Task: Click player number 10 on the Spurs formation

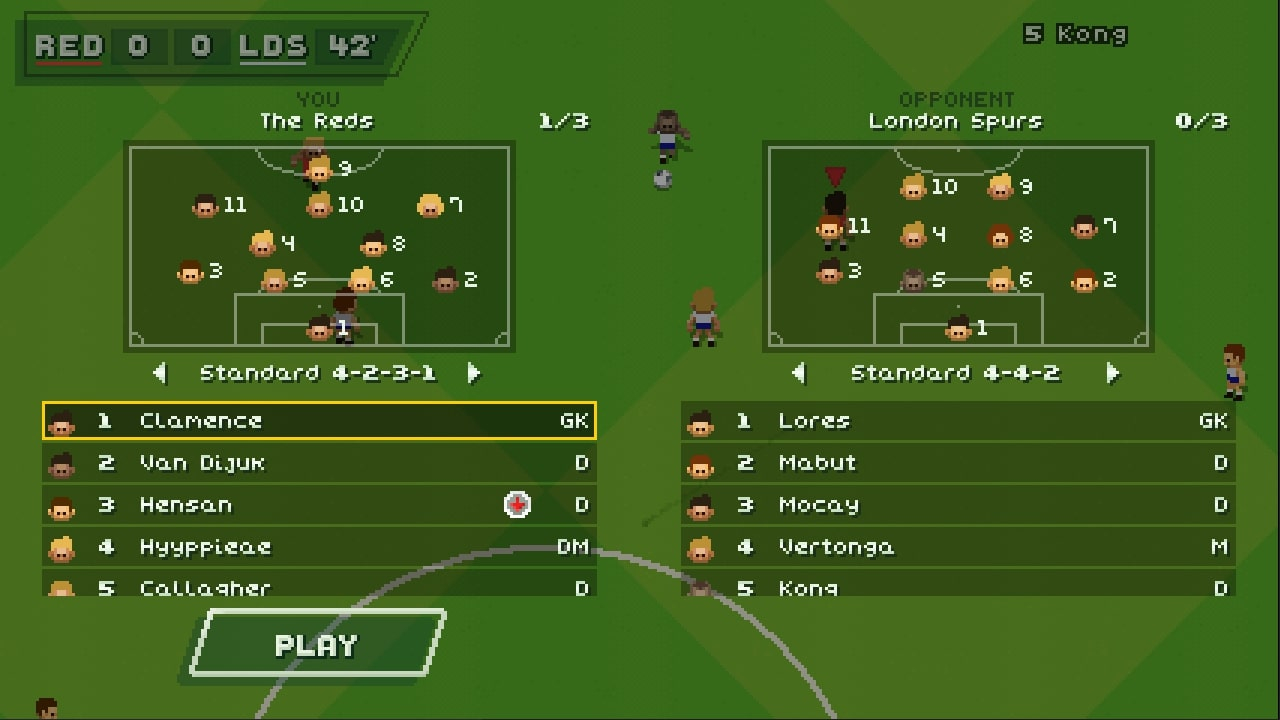Action: tap(915, 186)
